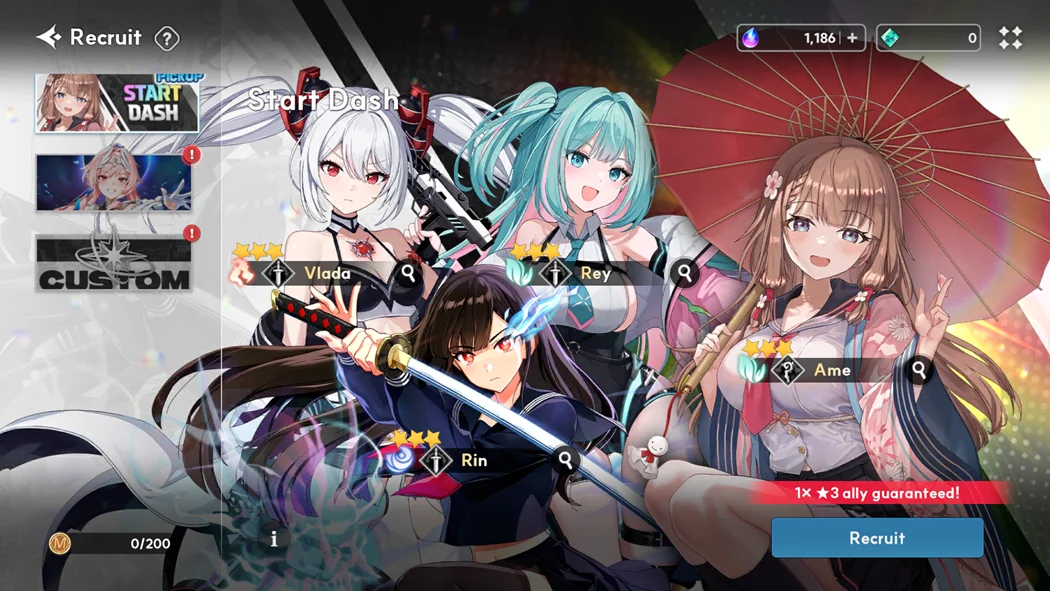This screenshot has height=591, width=1050.
Task: Switch to the Custom recruit banner
Action: pyautogui.click(x=114, y=264)
